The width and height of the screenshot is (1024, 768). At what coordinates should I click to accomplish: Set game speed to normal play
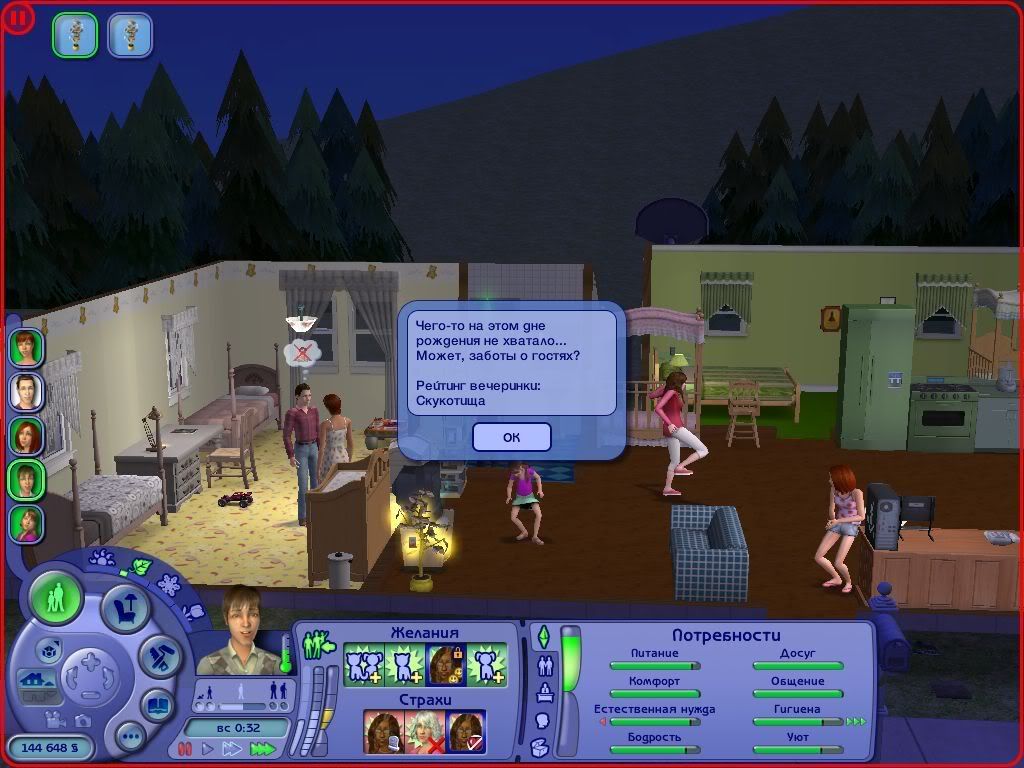tap(208, 748)
